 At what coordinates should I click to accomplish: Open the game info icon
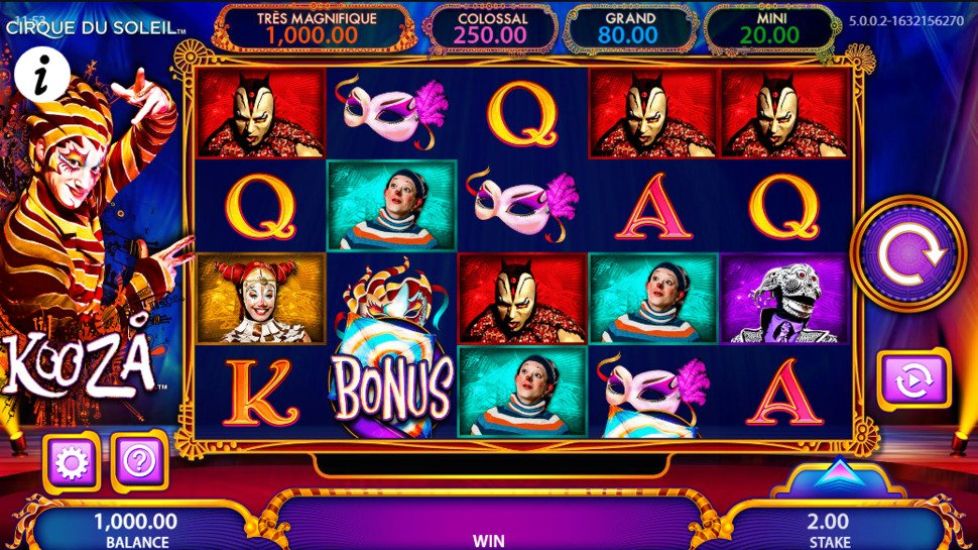point(41,78)
